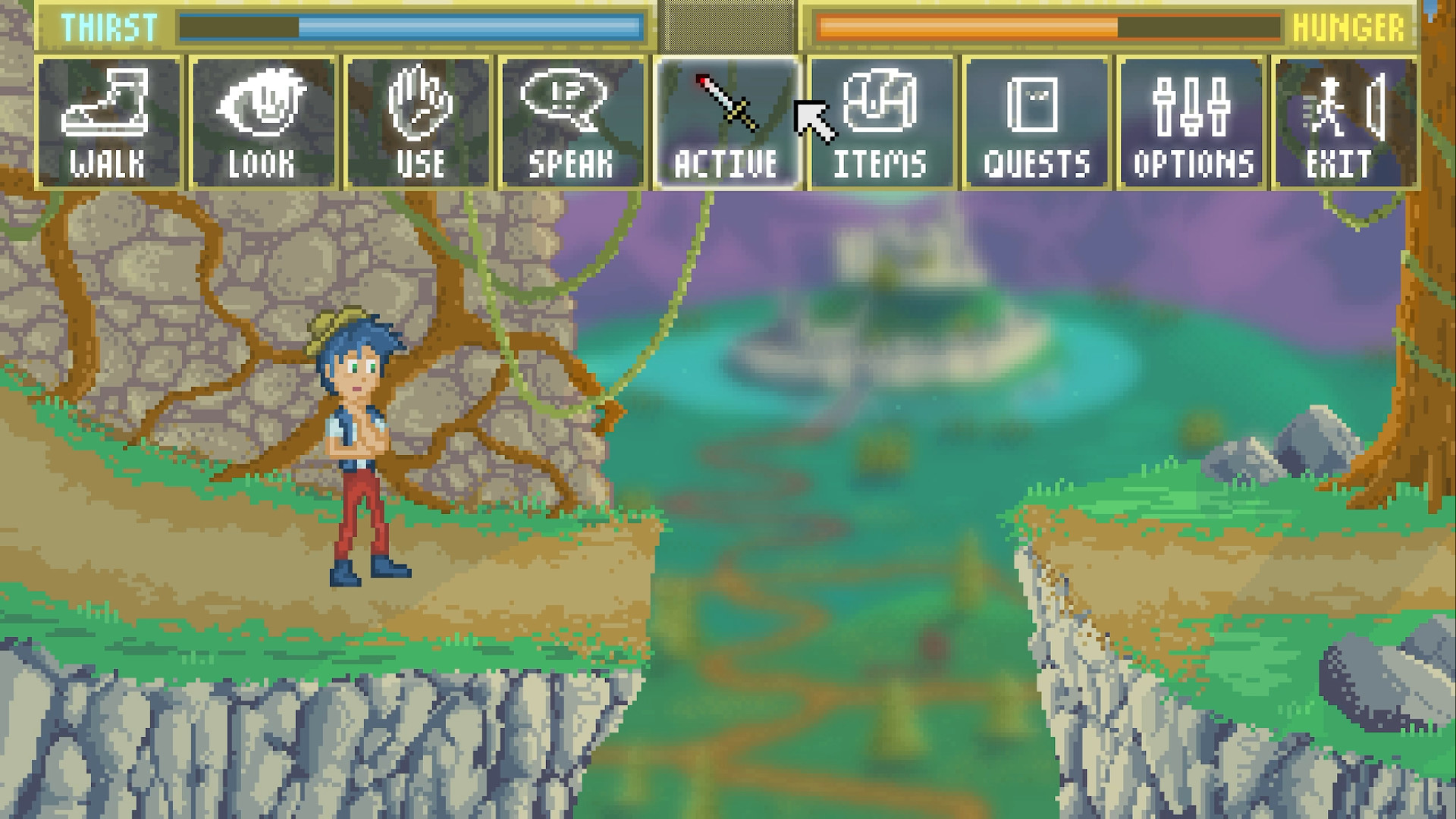Click the Thirst bar at the top left
This screenshot has width=1456, height=819.
coord(409,25)
